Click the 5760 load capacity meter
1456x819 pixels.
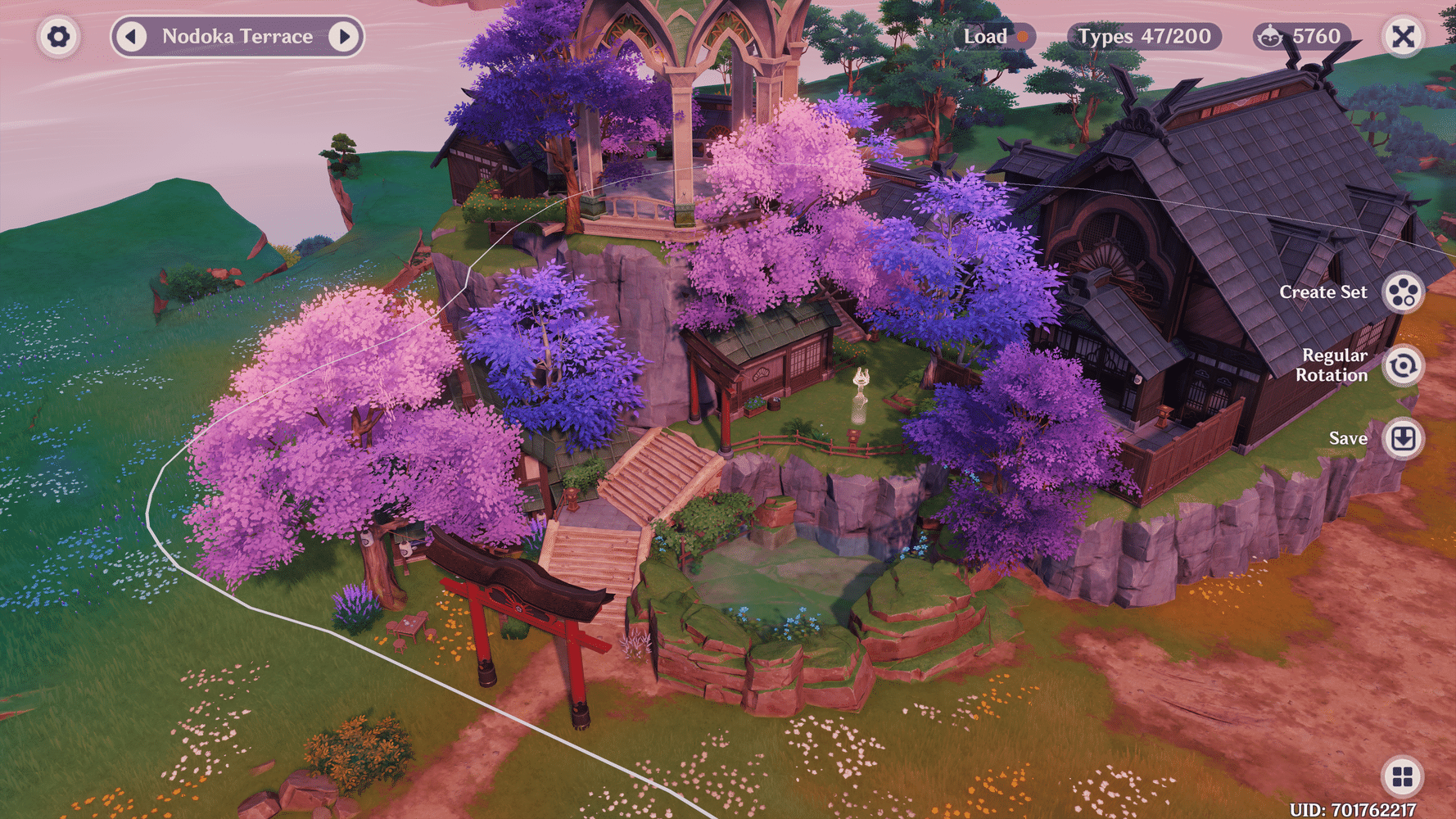click(x=1301, y=36)
